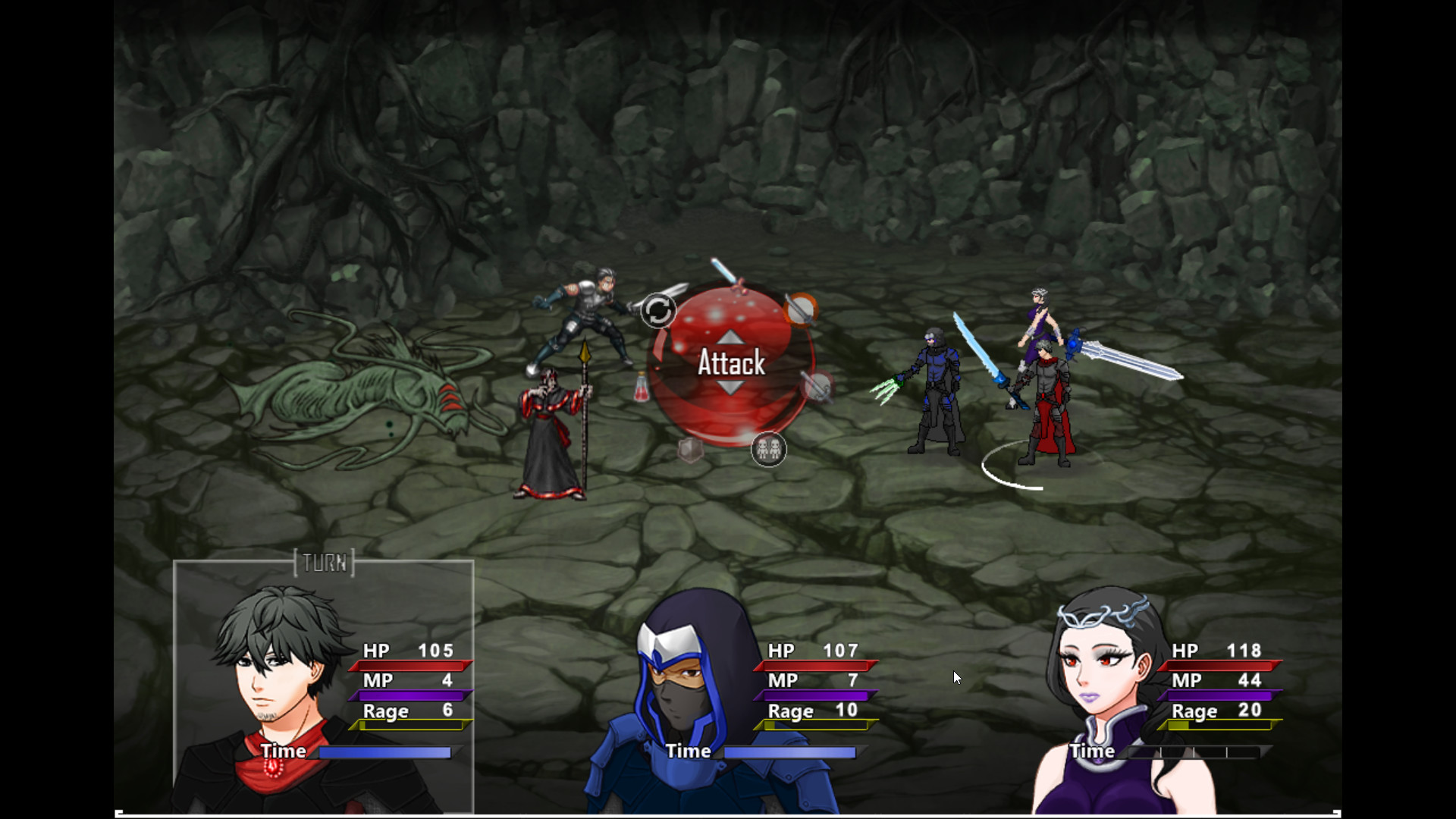Click the [TURN] indicator above the hero portrait
The width and height of the screenshot is (1456, 819).
point(325,563)
